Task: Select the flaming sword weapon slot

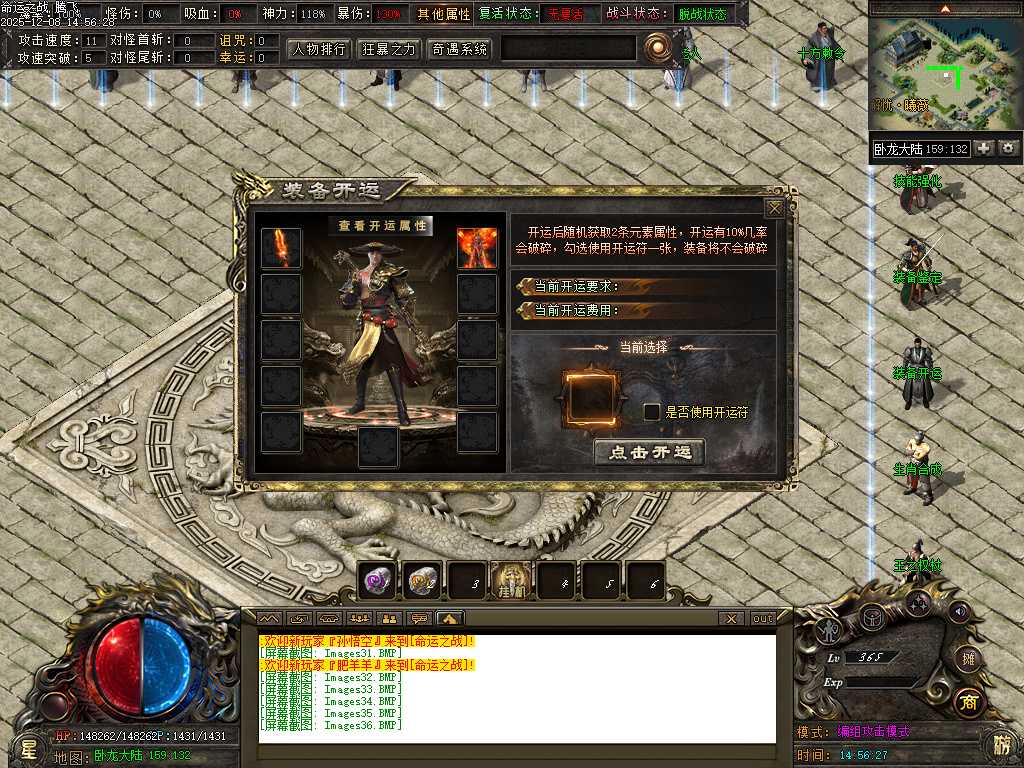Action: tap(281, 248)
